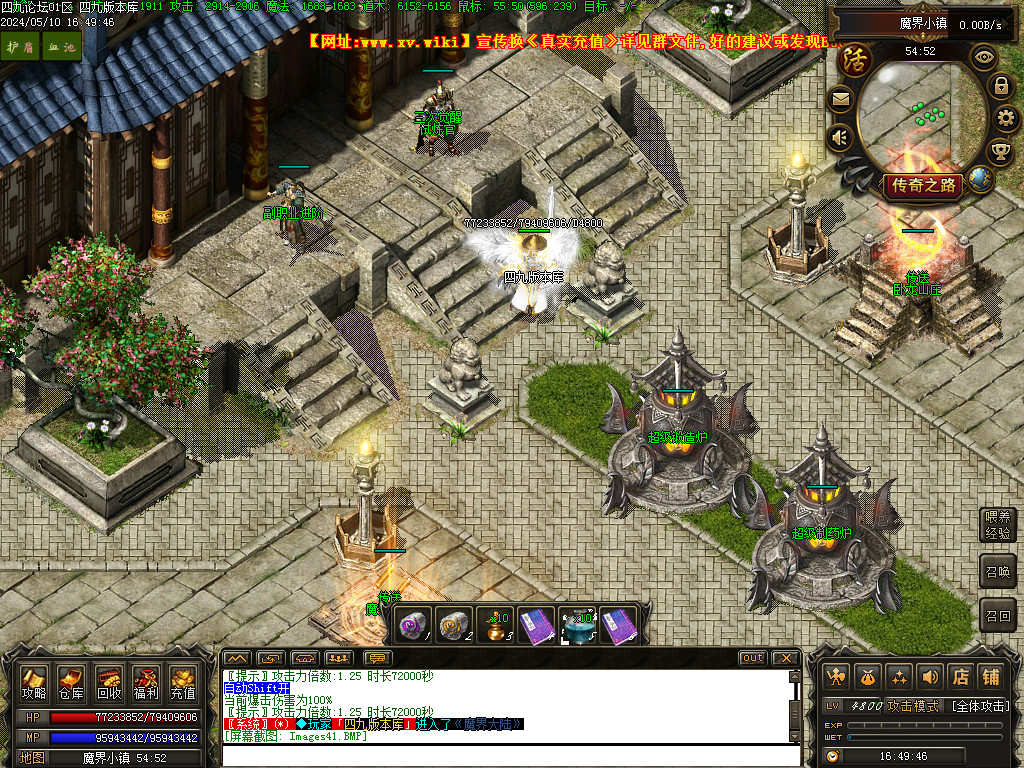Screen dimensions: 1024x768
Task: Click the 喂养经验 feed experience button
Action: pos(998,525)
